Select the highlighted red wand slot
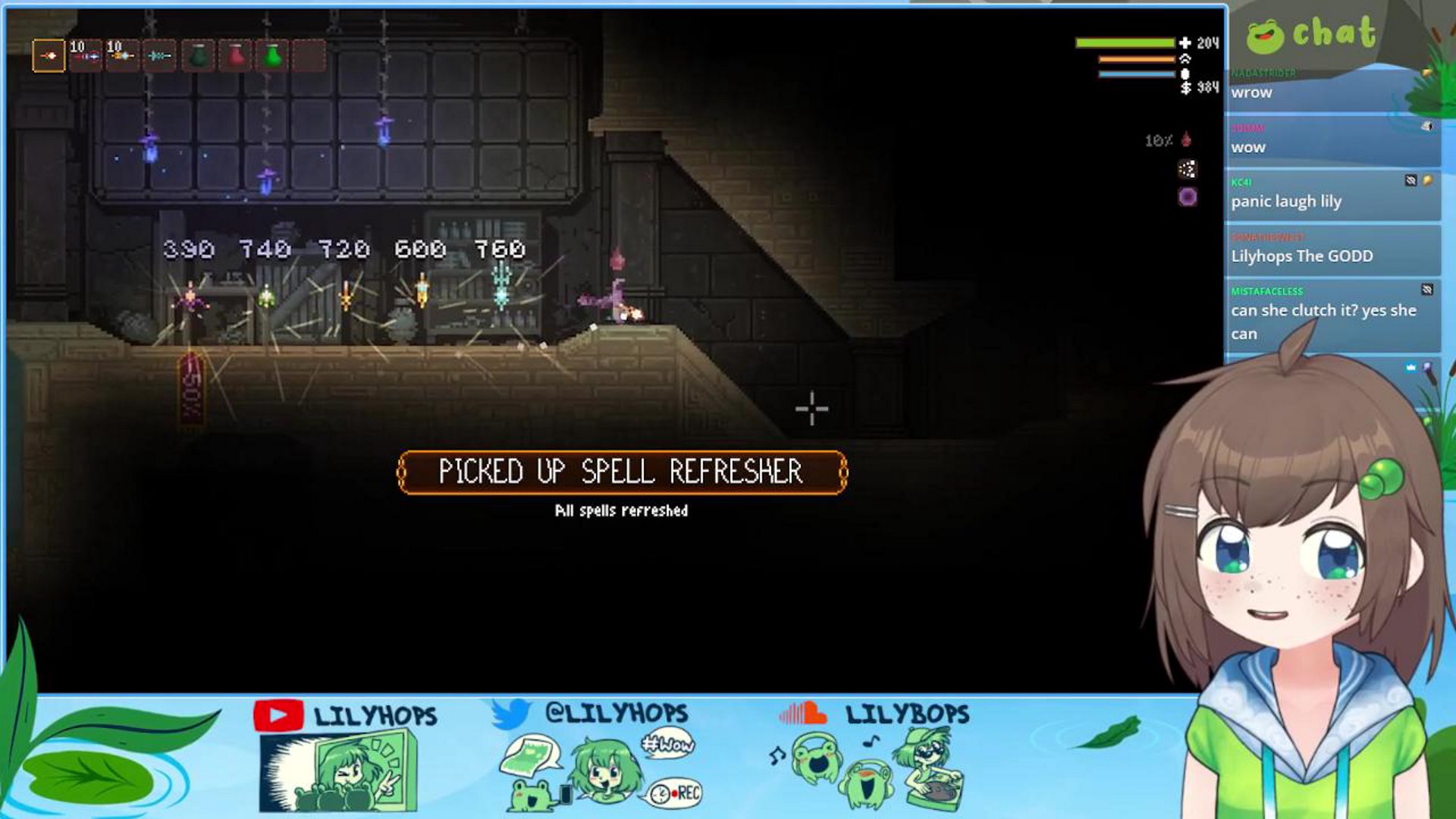This screenshot has height=819, width=1456. pos(49,55)
